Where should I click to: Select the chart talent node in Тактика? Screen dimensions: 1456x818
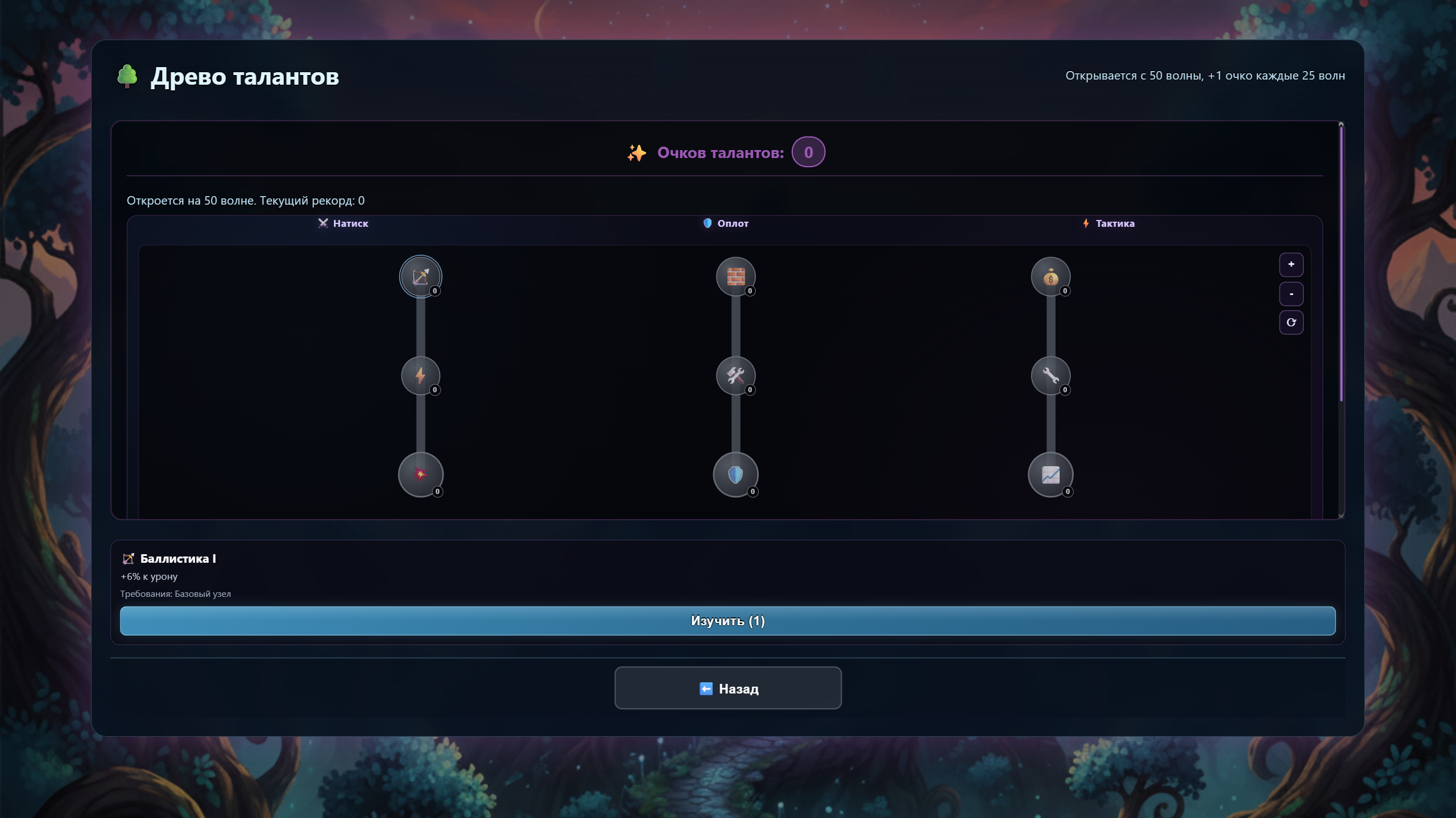1051,475
